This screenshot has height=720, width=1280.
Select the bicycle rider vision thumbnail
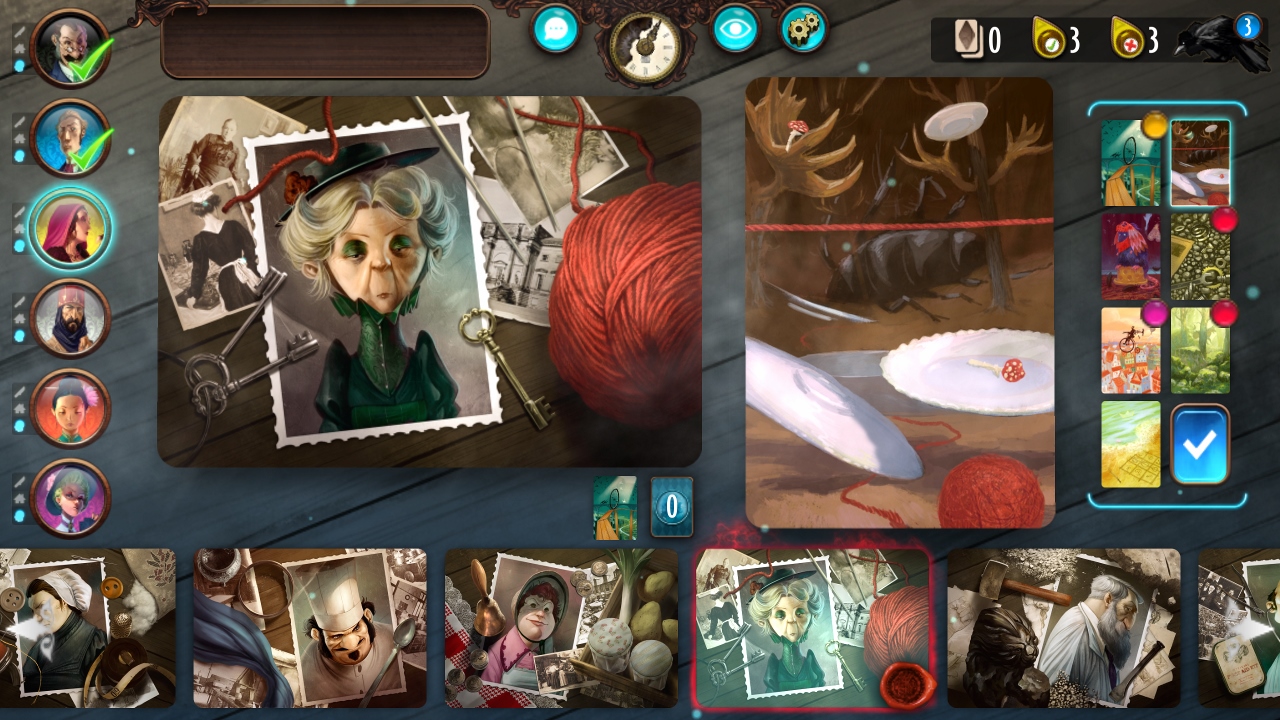[1131, 349]
